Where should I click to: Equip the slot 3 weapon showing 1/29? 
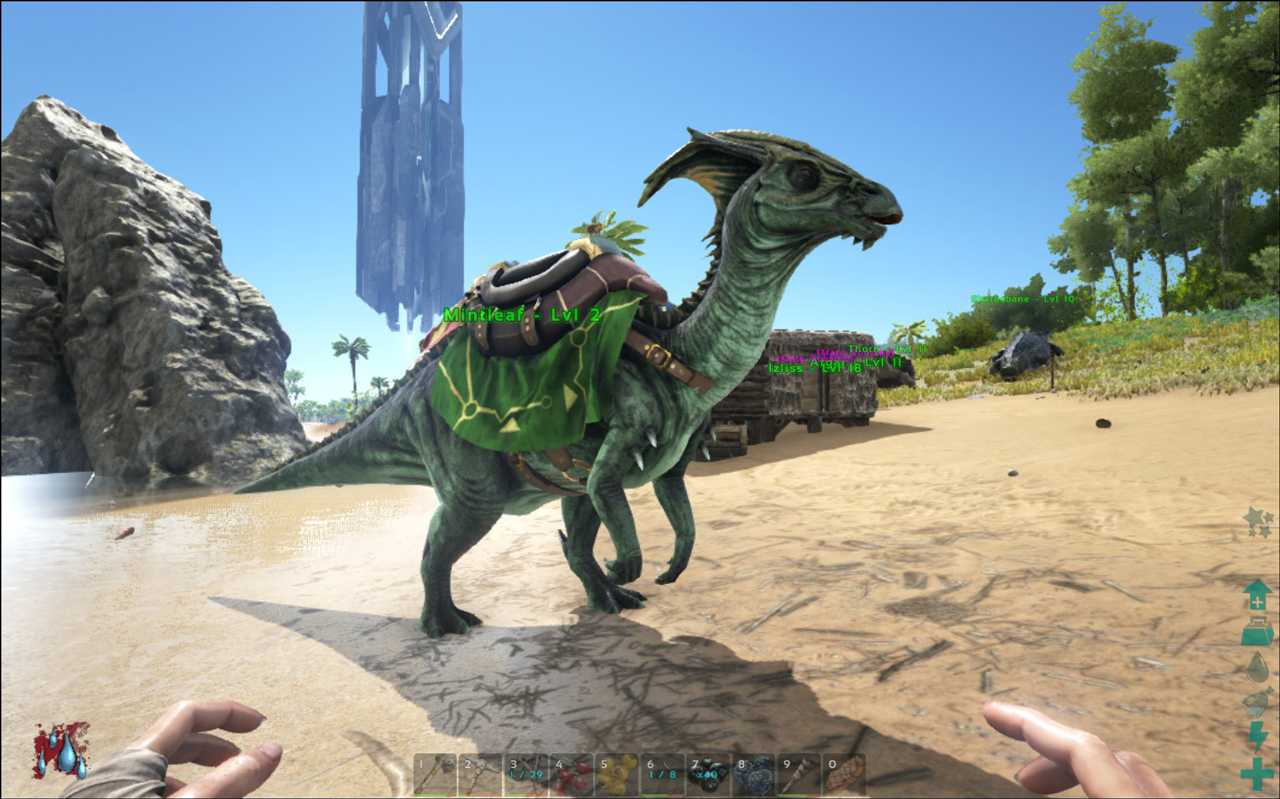tap(525, 774)
